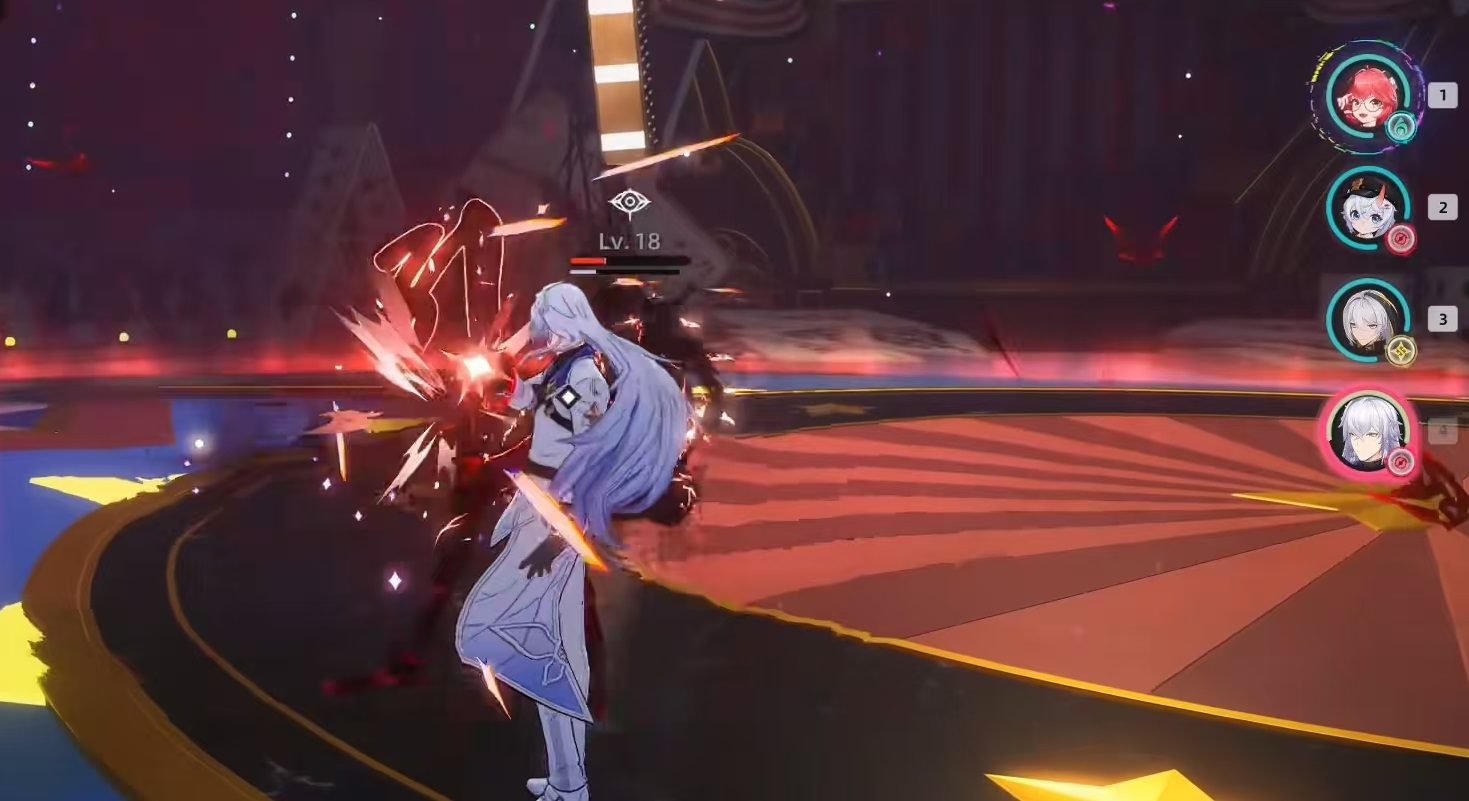This screenshot has height=801, width=1469.
Task: Switch to the red-haired glasses character portrait
Action: coord(1367,96)
